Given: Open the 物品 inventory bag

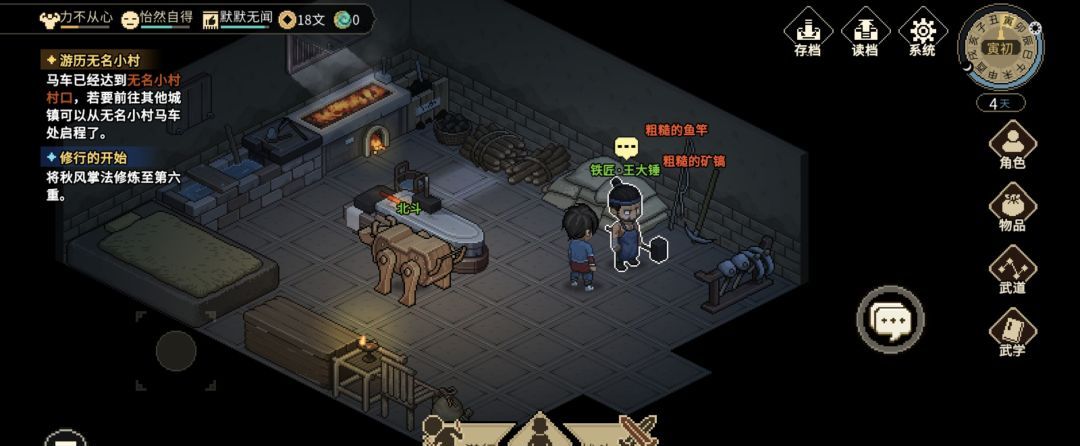Looking at the screenshot, I should coord(1012,208).
